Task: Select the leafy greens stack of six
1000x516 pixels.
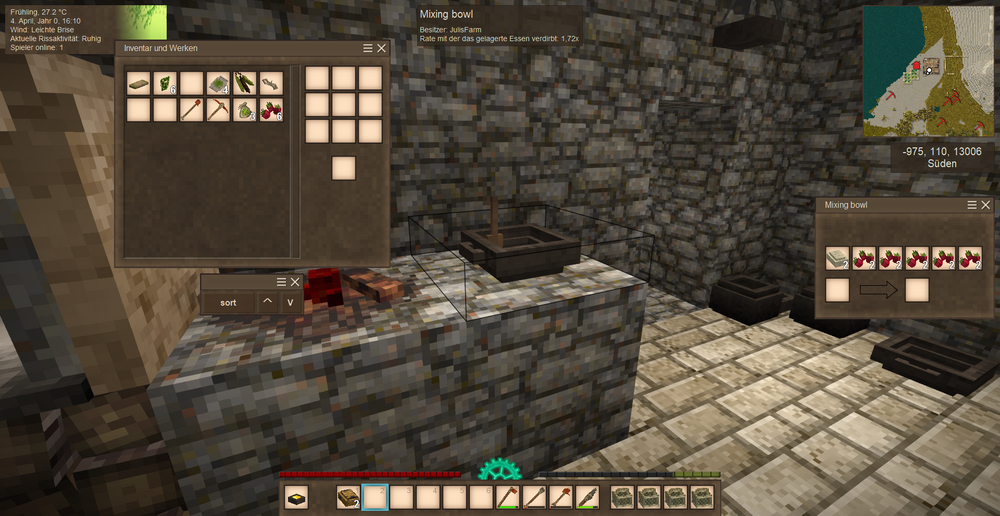Action: coord(166,83)
